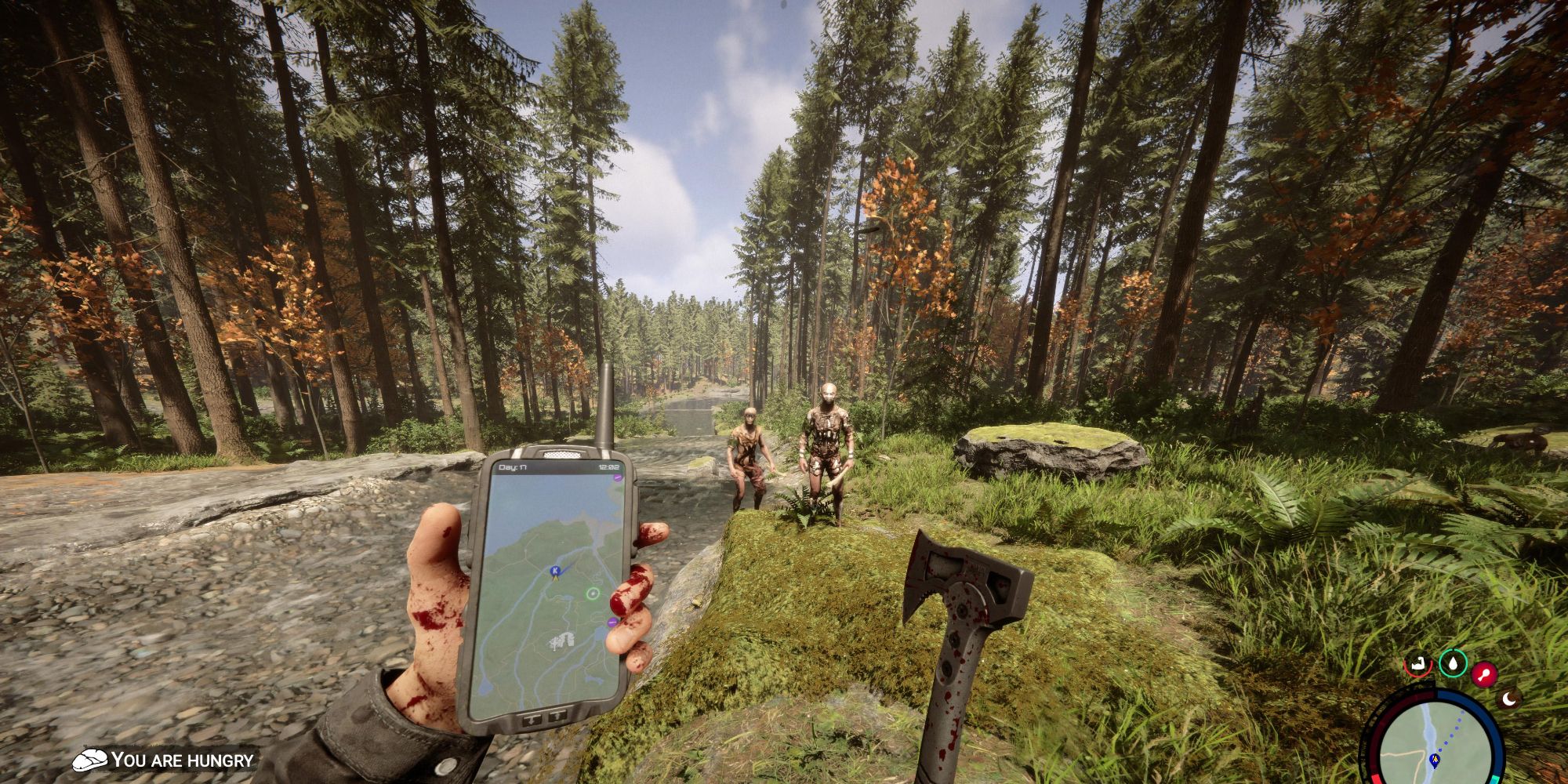Screen dimensions: 1568x784
Task: Click the stomach hunger icon on the HUD
Action: point(1419,663)
